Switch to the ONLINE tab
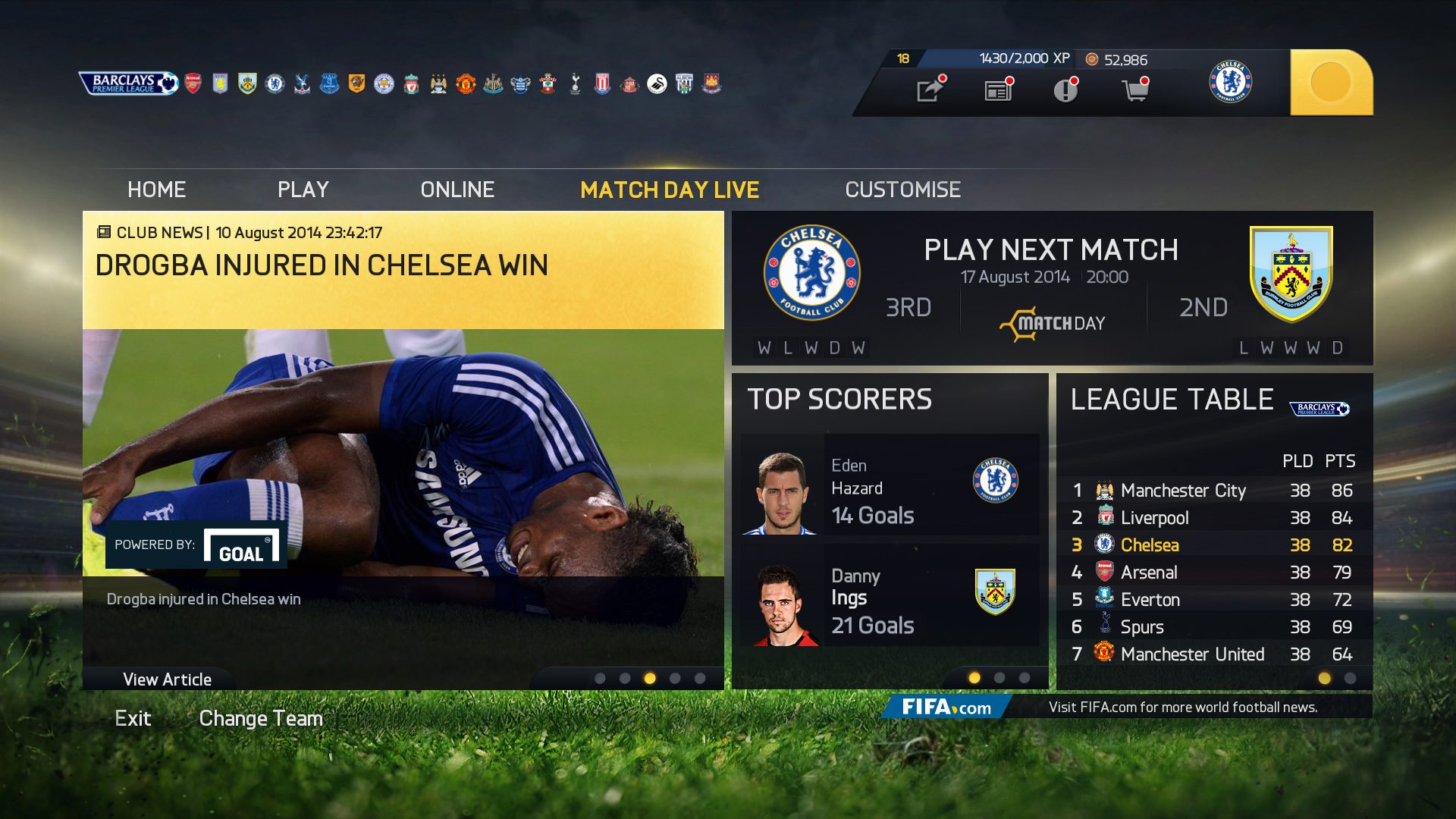 458,190
